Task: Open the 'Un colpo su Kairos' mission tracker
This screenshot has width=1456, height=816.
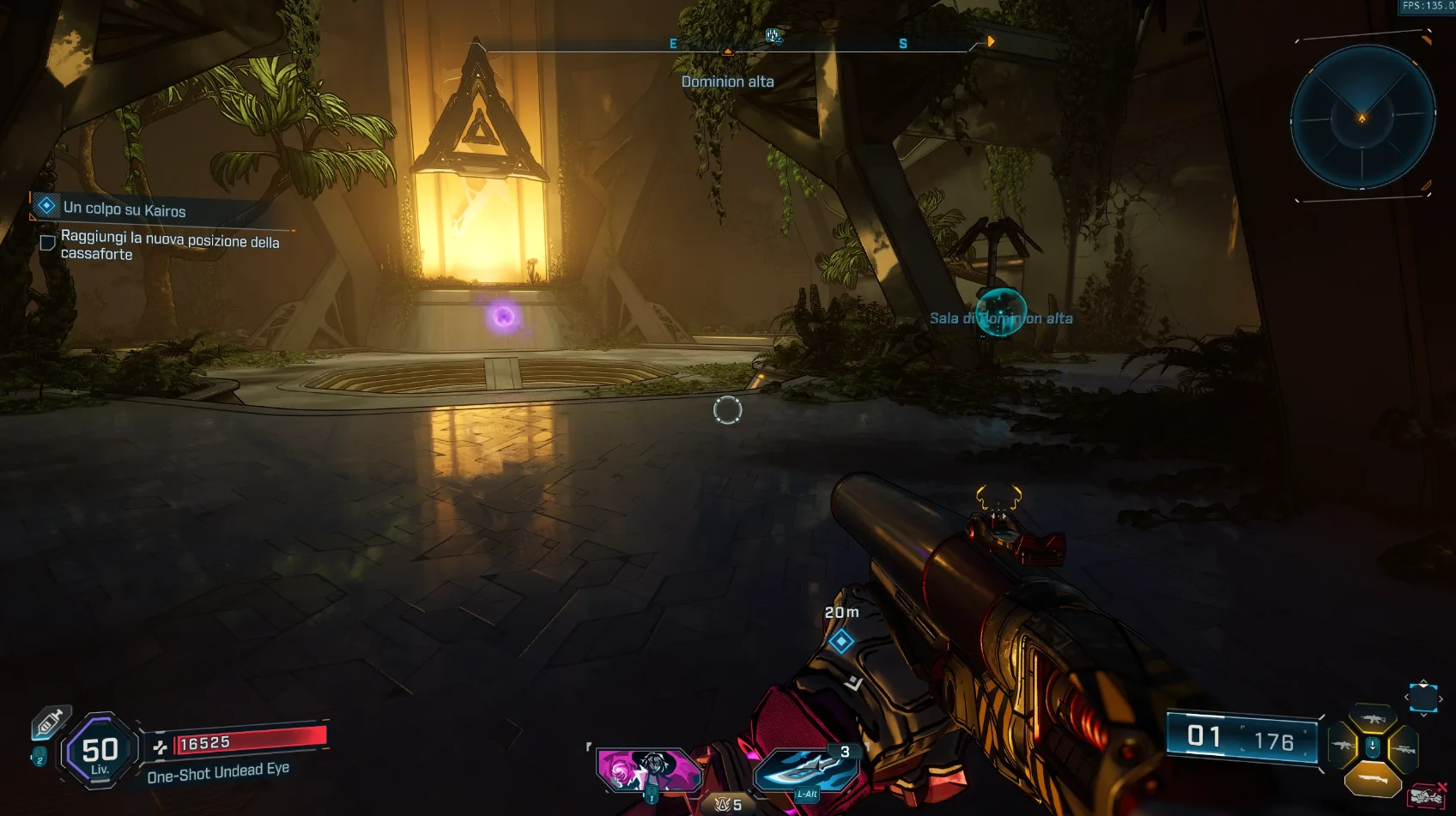Action: click(x=124, y=209)
